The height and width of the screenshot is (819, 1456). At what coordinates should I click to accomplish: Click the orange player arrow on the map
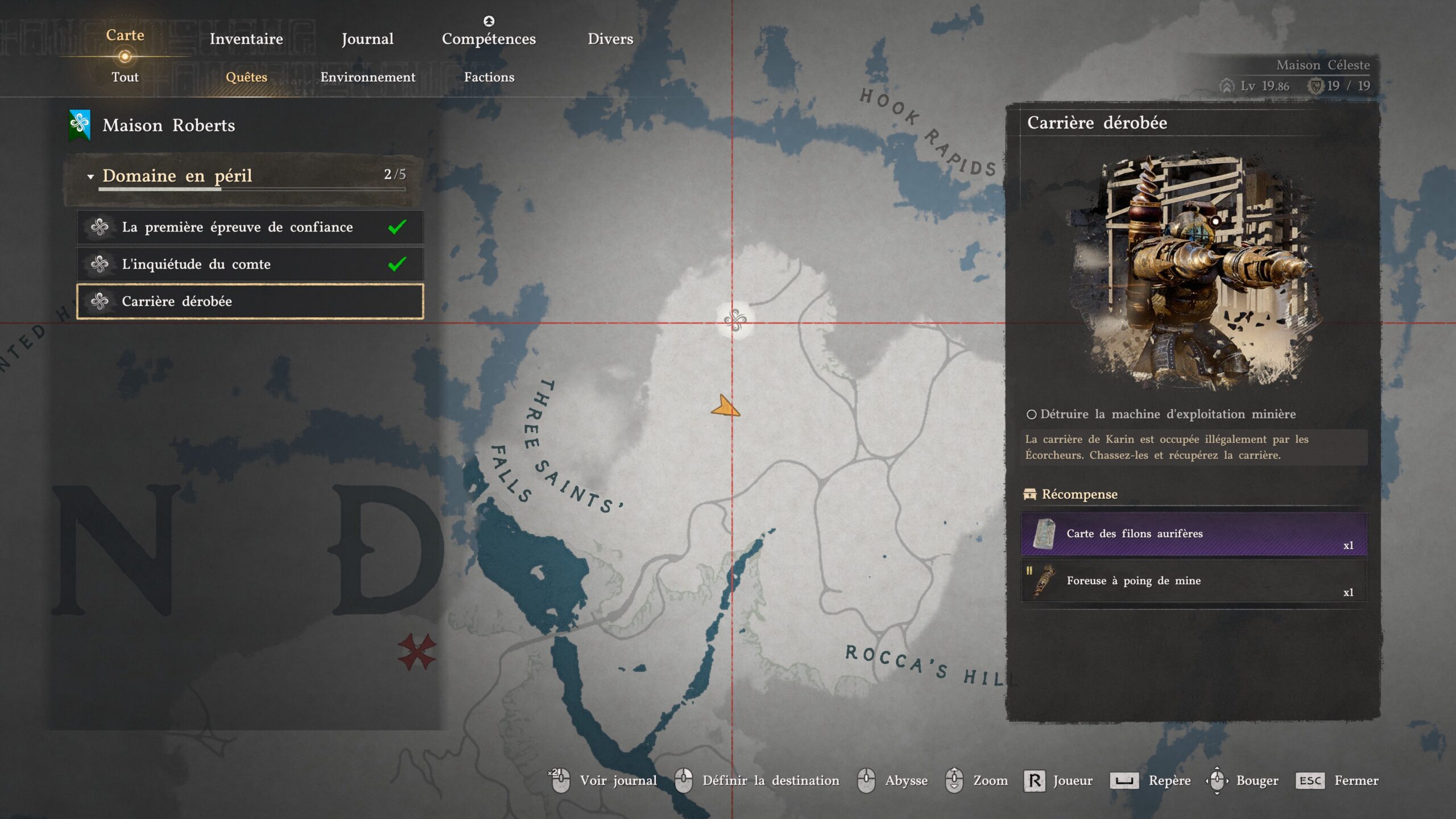tap(725, 407)
